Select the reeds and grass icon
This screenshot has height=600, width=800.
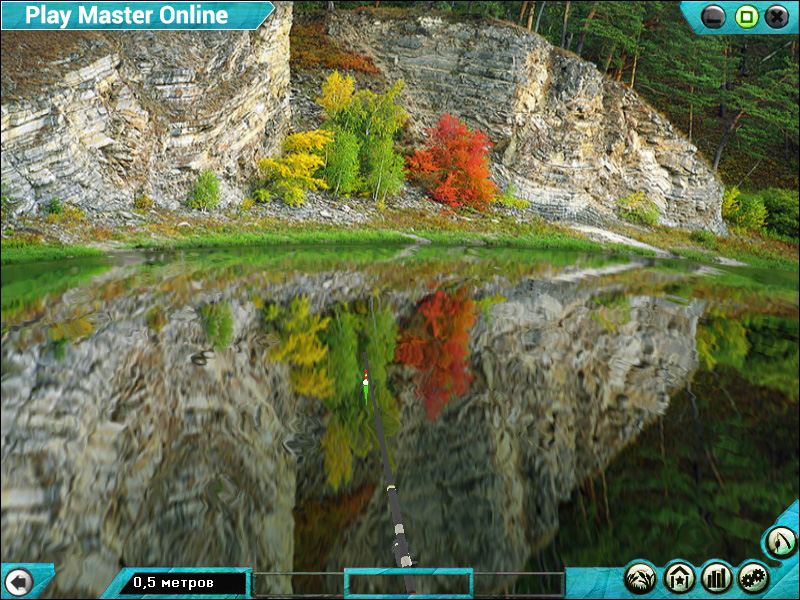point(641,577)
